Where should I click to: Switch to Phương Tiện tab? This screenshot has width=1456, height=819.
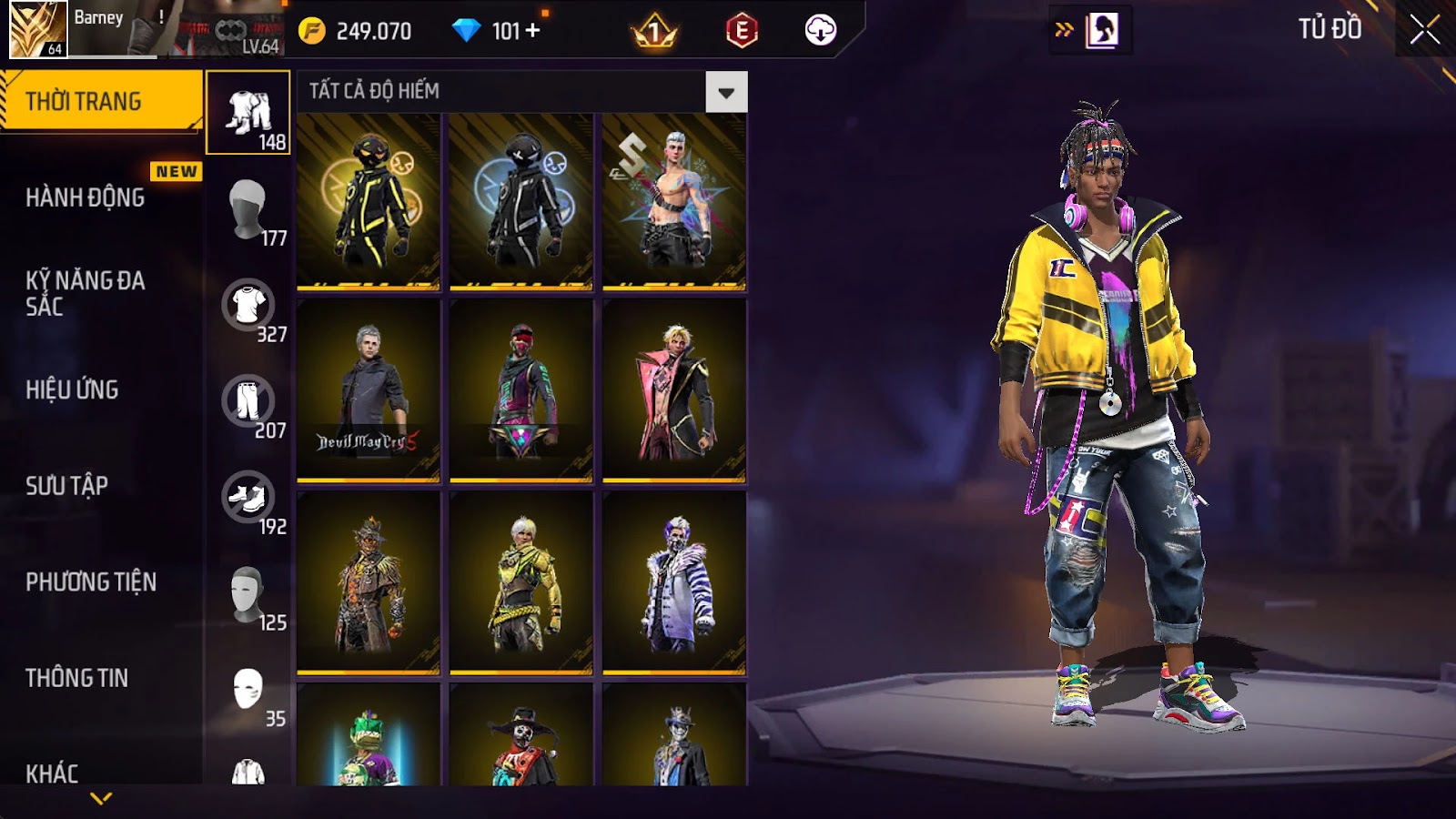pyautogui.click(x=91, y=581)
